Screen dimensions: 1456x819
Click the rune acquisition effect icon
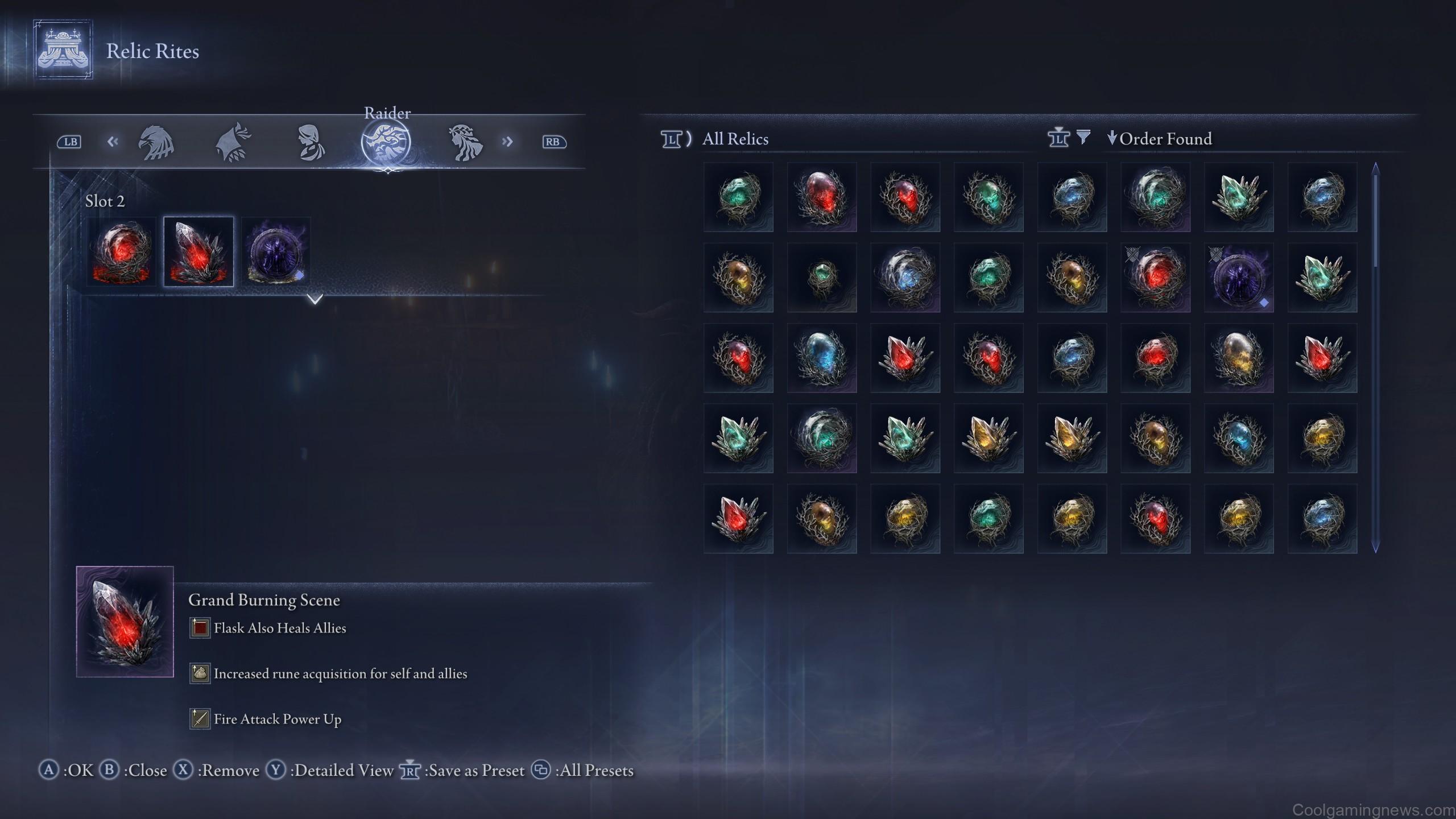click(x=199, y=673)
